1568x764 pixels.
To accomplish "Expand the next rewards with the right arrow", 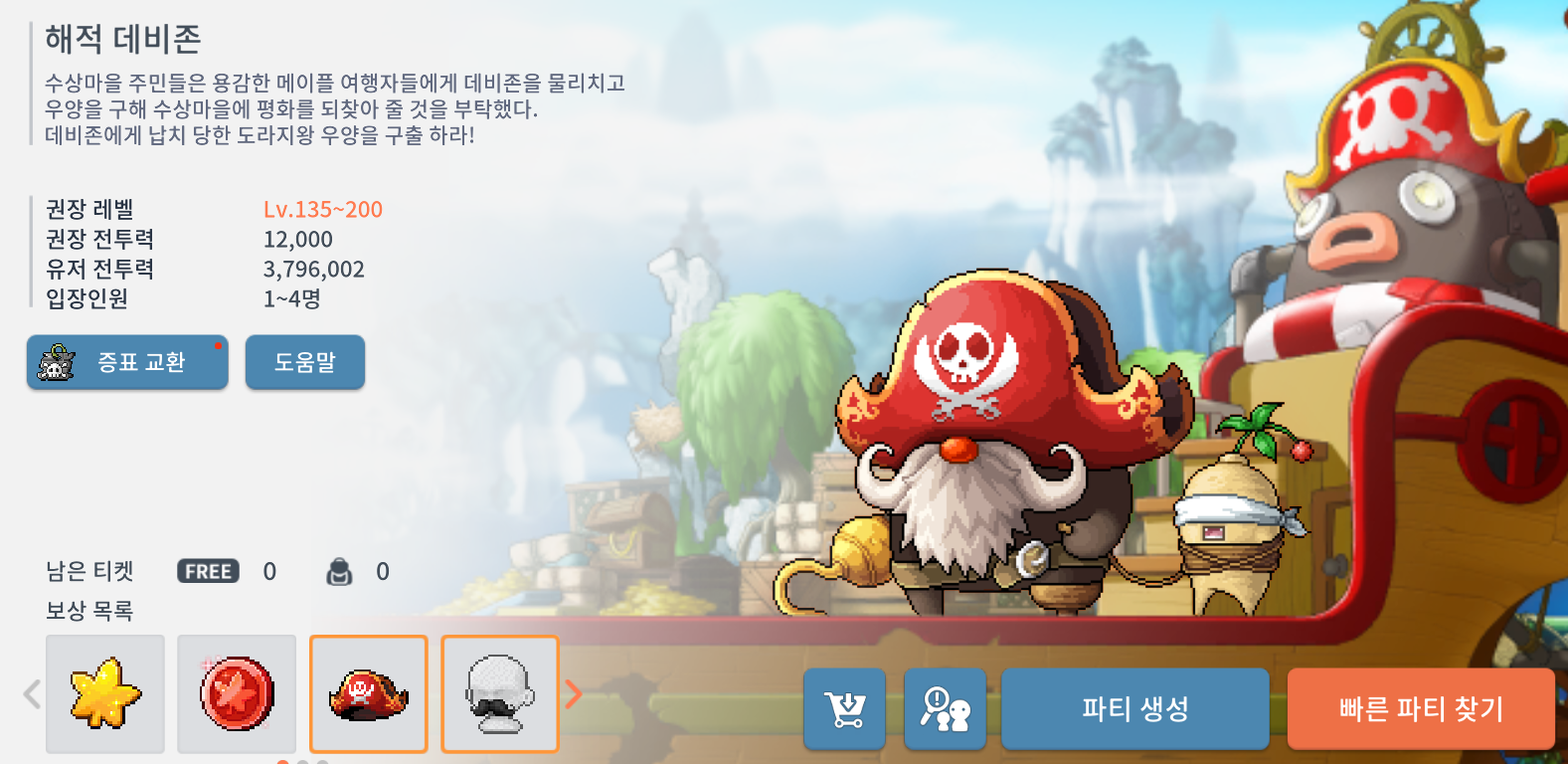I will (x=574, y=693).
